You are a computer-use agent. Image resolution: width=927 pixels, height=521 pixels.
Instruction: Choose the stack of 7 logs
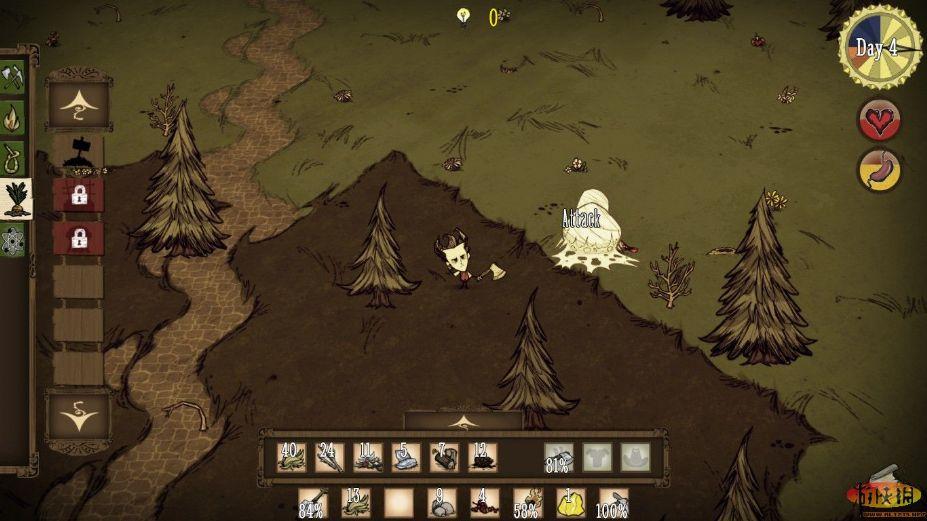click(x=444, y=457)
